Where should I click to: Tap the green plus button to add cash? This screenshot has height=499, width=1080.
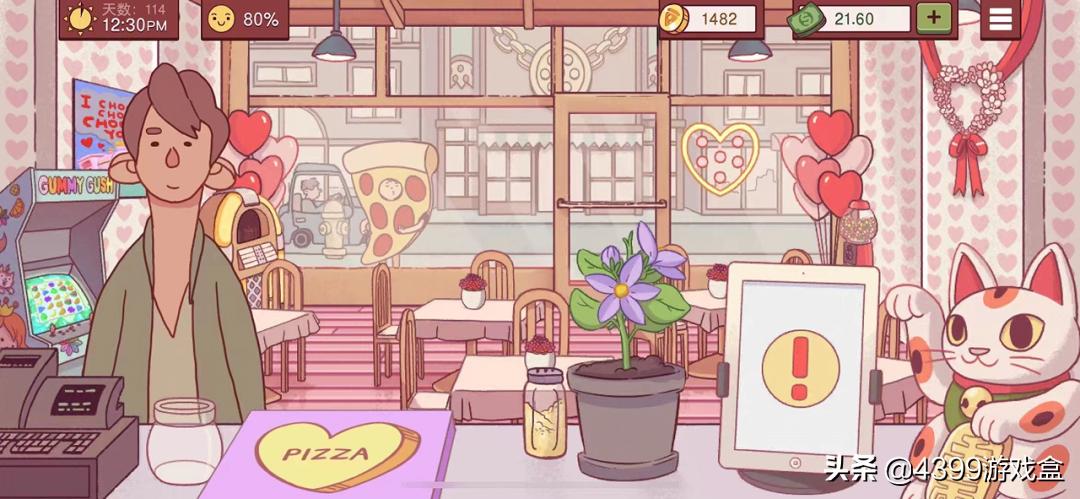point(933,18)
